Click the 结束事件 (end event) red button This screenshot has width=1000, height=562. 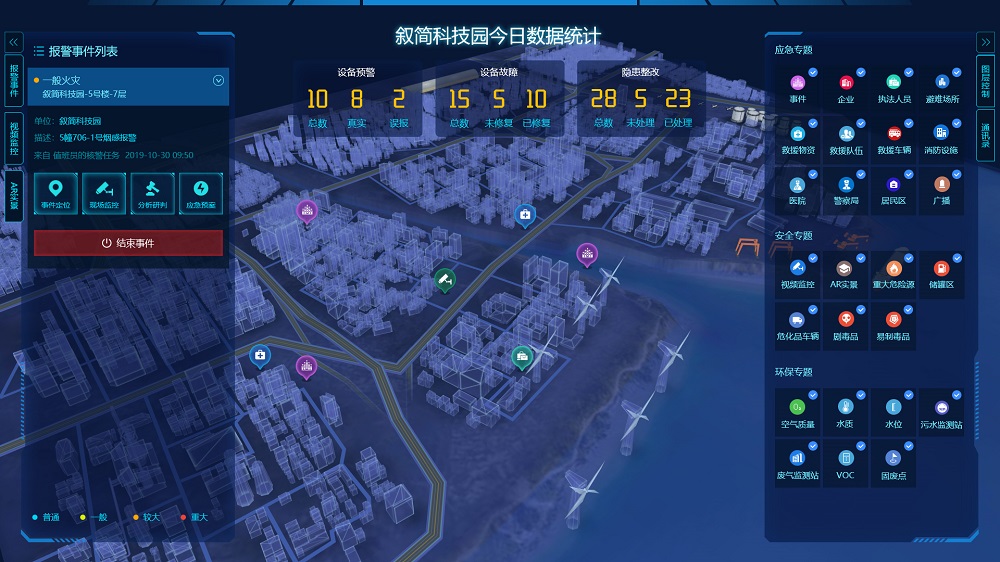[128, 243]
